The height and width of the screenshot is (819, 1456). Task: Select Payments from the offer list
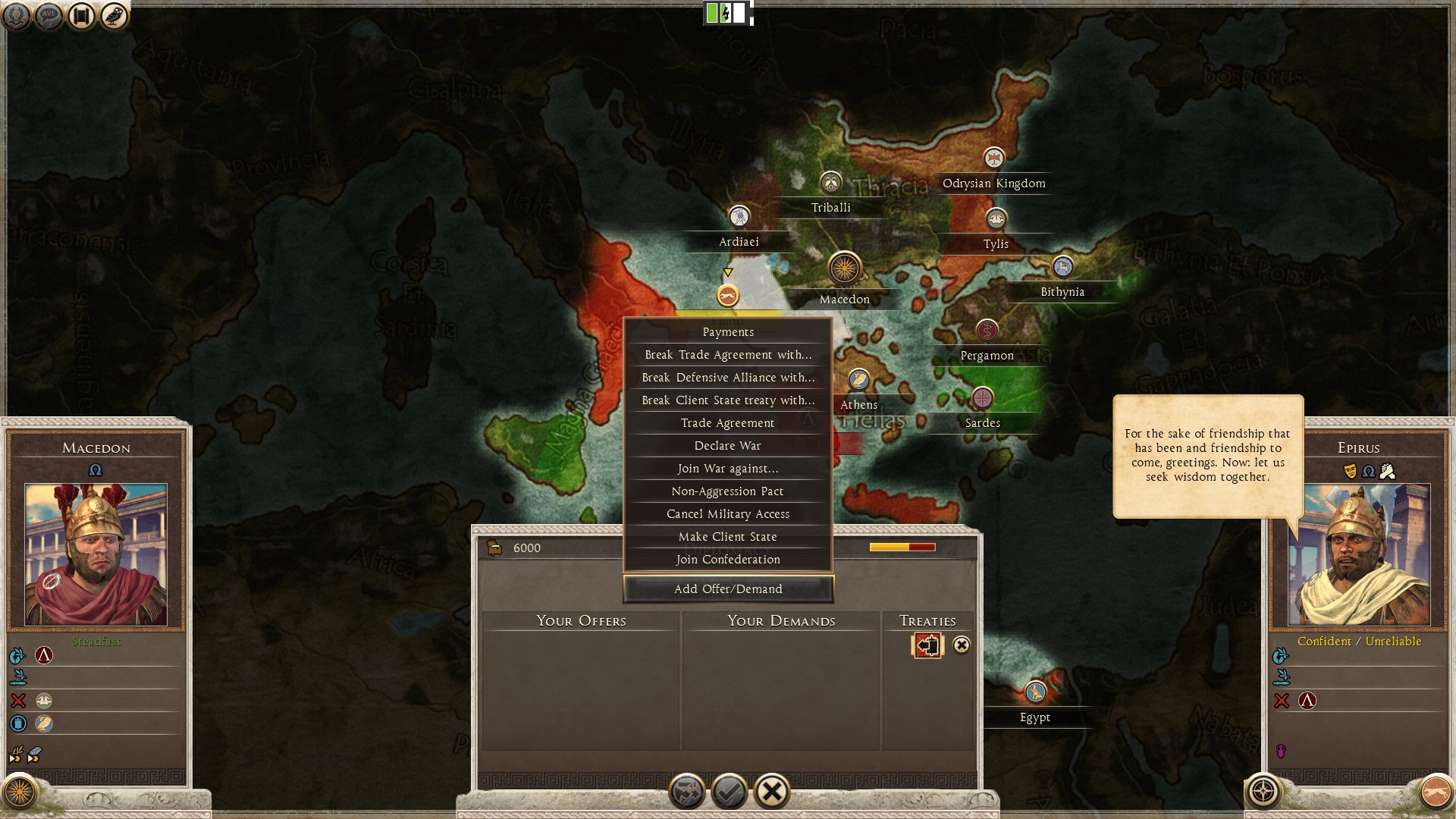(x=728, y=332)
